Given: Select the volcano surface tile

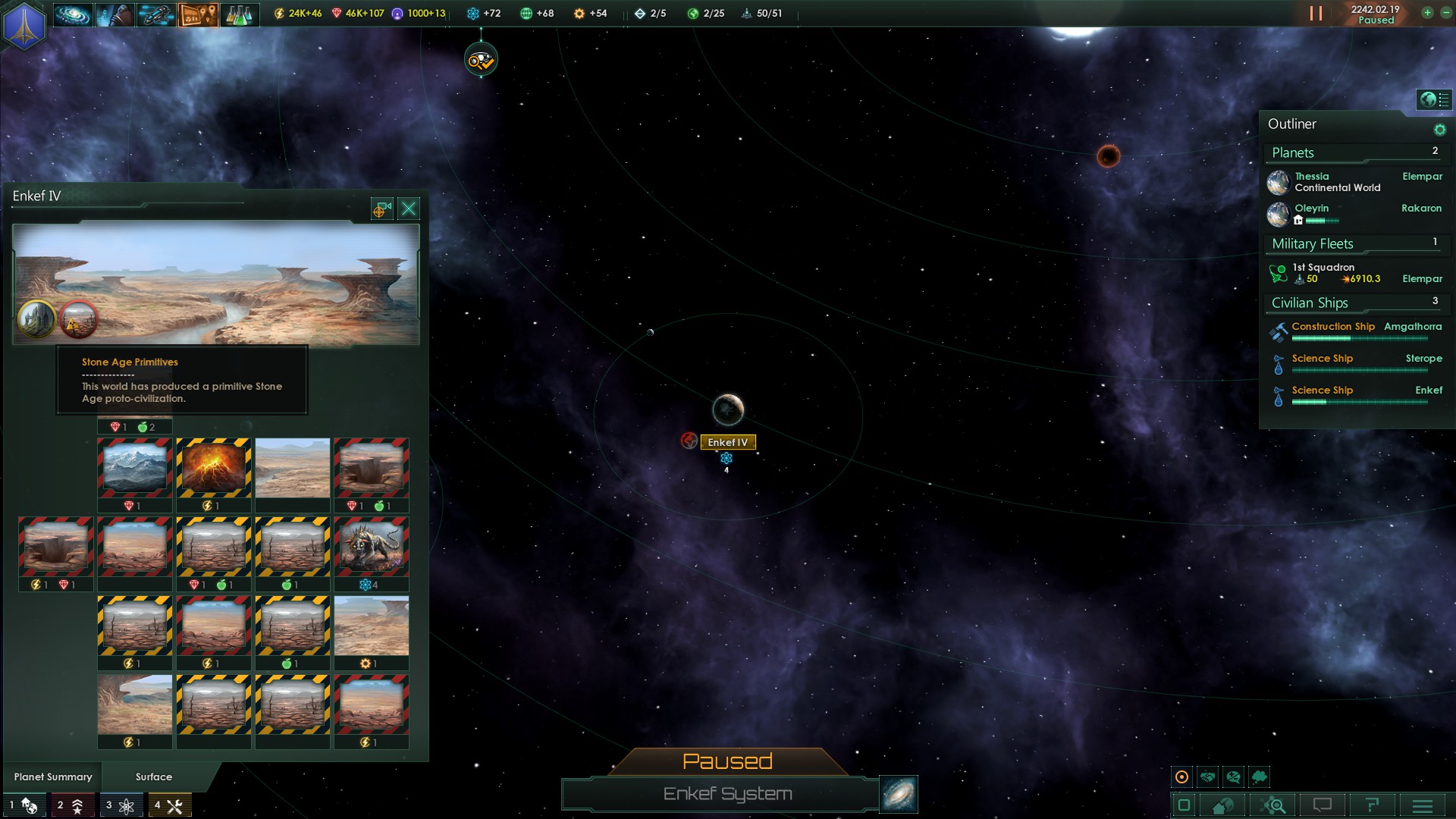Looking at the screenshot, I should click(x=214, y=467).
